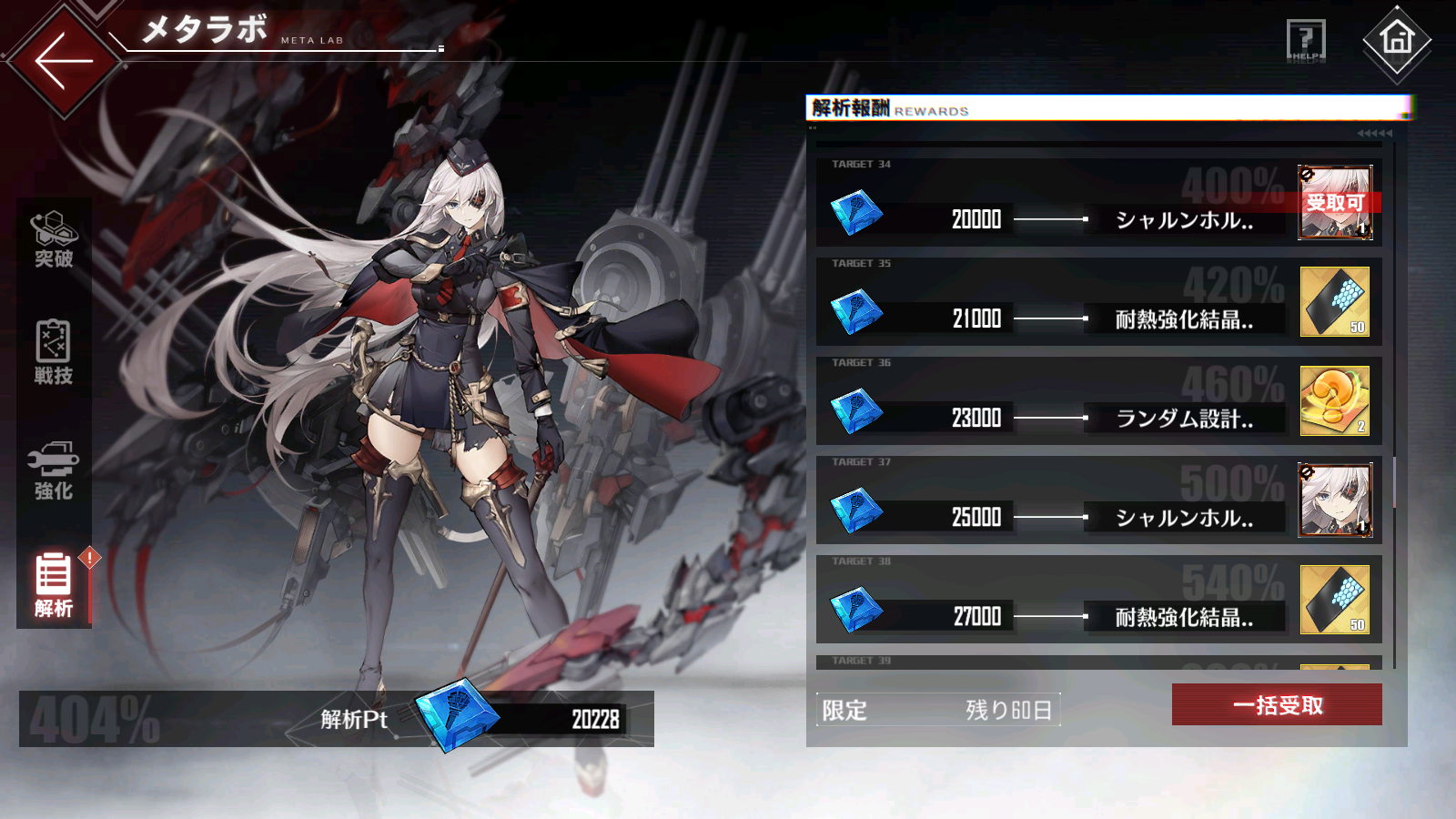Open the 戦技 section from the sidebar
Viewport: 1456px width, 819px height.
(x=52, y=350)
